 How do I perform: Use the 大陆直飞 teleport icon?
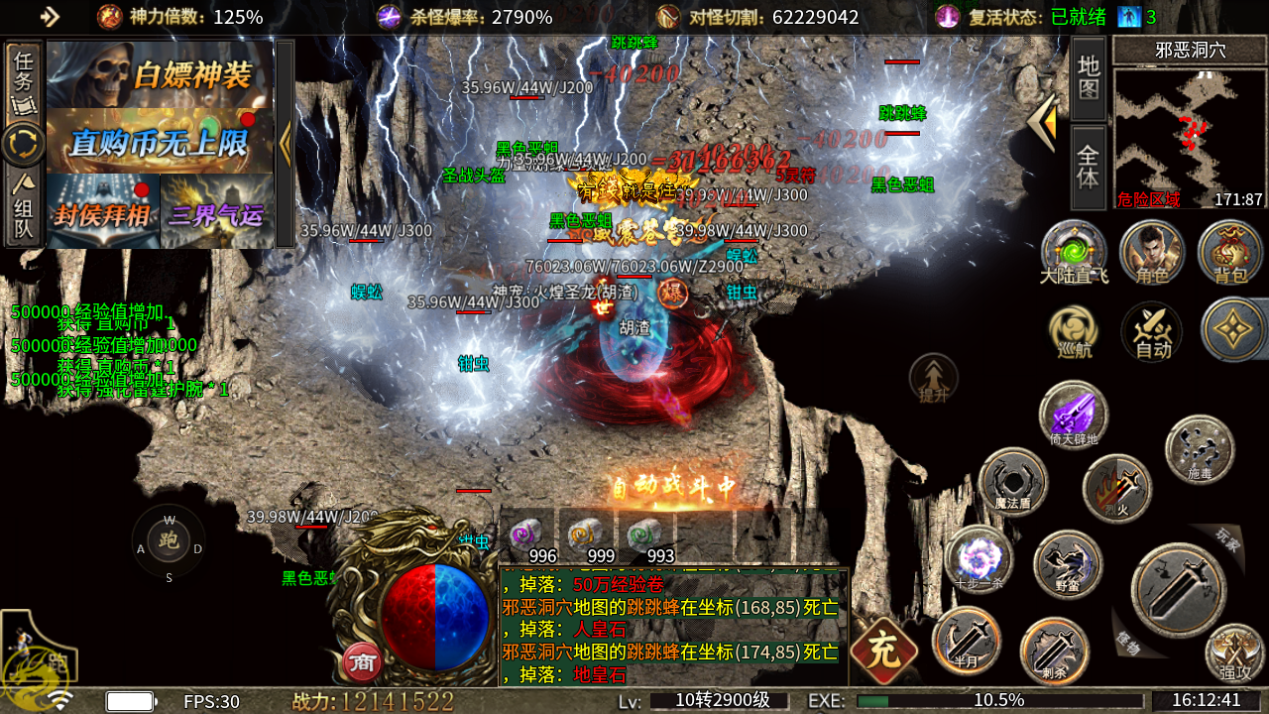[x=1074, y=252]
